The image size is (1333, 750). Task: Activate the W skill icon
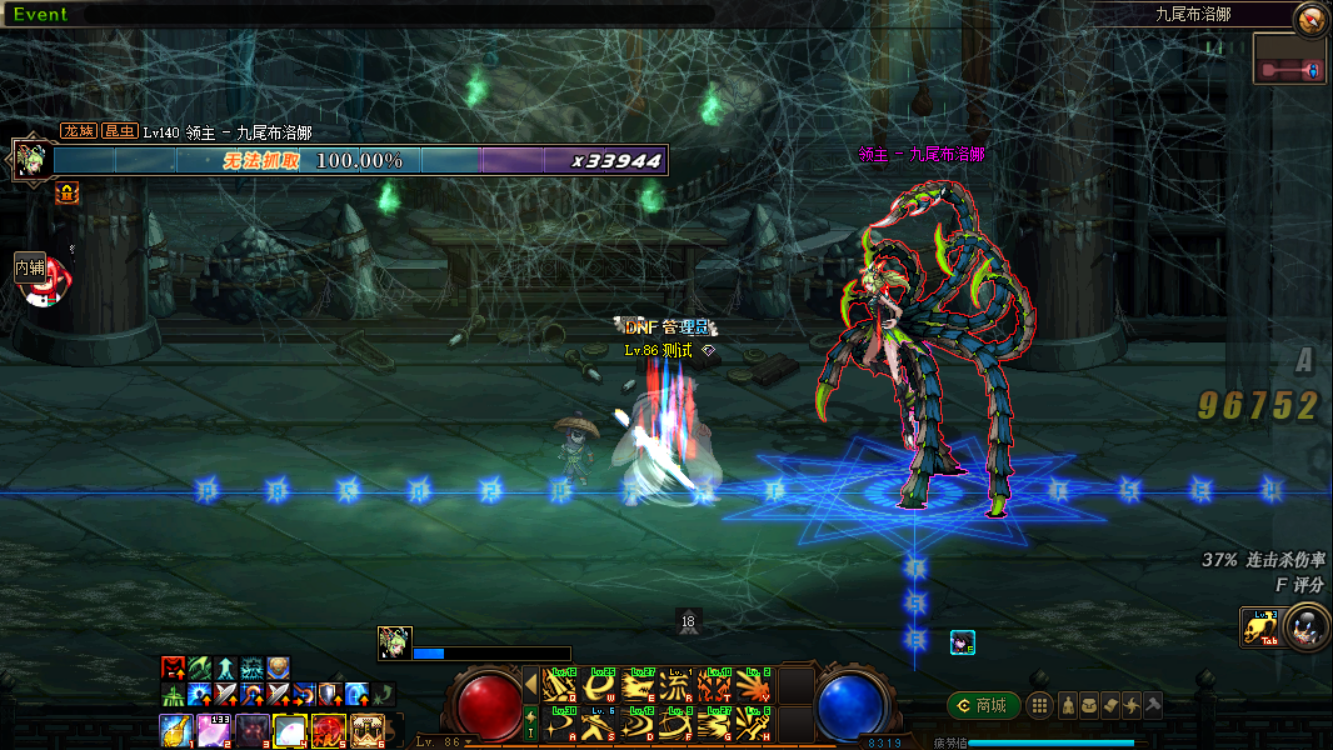[x=598, y=686]
